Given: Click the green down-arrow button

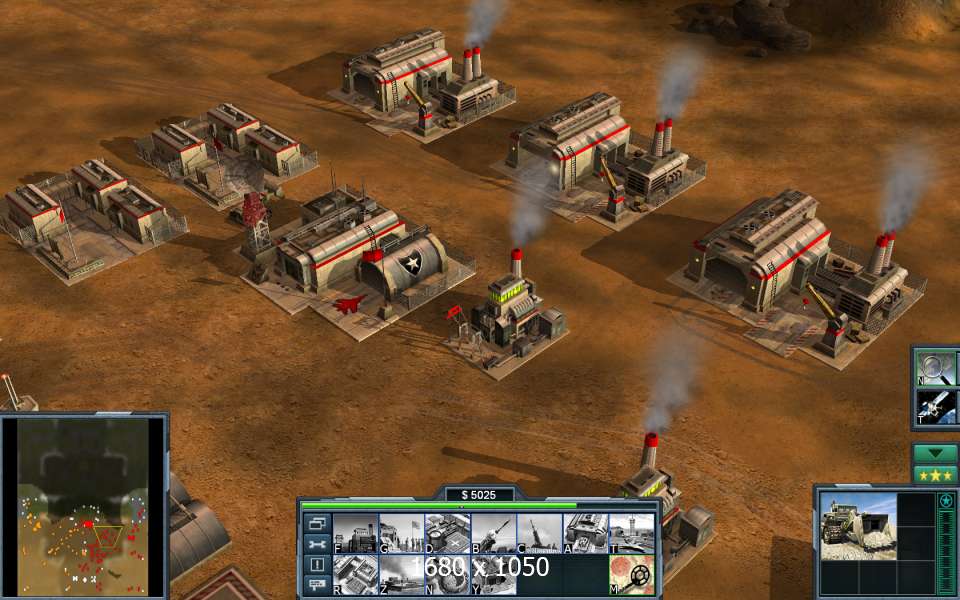Looking at the screenshot, I should click(935, 453).
